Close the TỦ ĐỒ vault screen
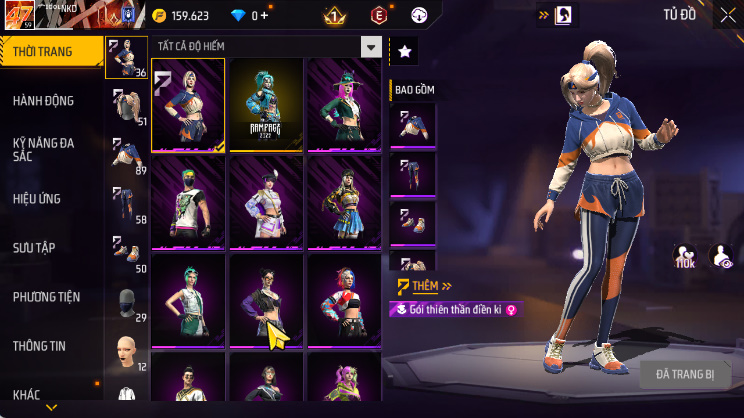This screenshot has height=418, width=744. point(728,15)
